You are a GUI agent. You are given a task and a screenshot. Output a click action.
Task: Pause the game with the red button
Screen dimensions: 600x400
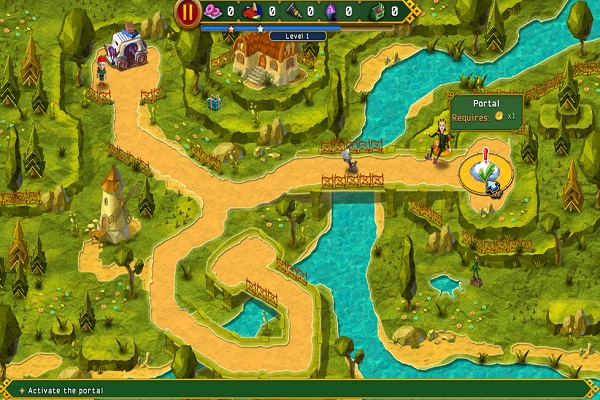tap(187, 13)
